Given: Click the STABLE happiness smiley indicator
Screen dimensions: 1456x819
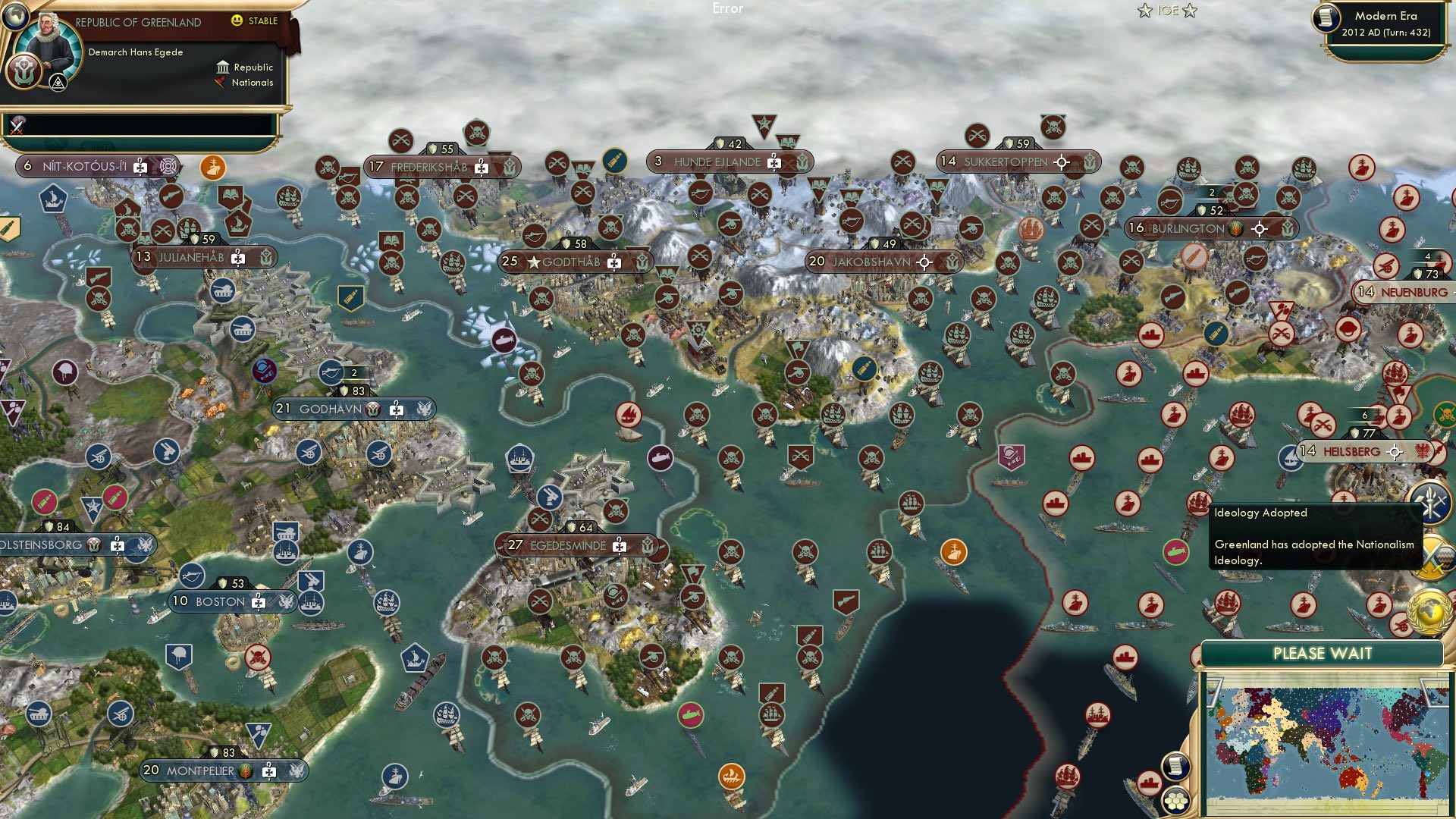Looking at the screenshot, I should pyautogui.click(x=237, y=21).
